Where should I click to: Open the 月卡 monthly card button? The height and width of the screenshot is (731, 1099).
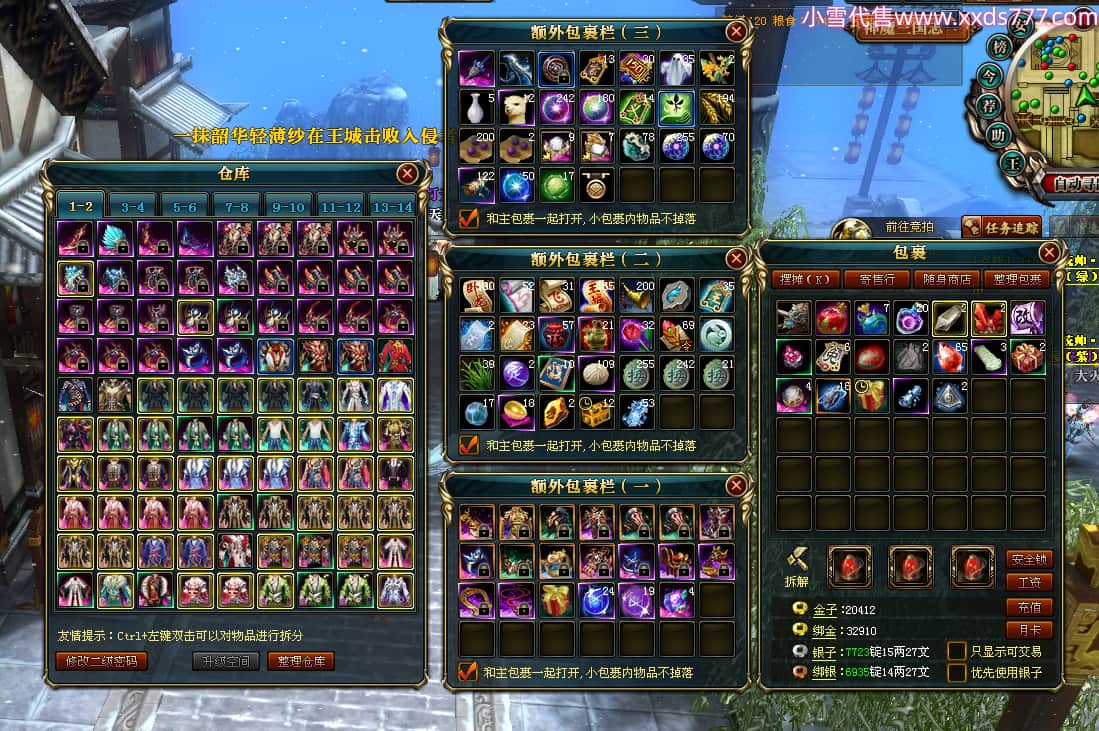click(1029, 630)
